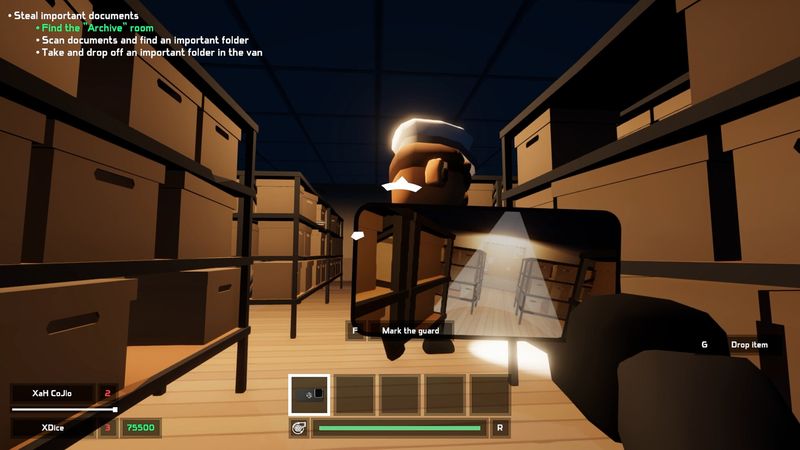Select the XDice player entry
This screenshot has height=450, width=800.
click(x=53, y=427)
